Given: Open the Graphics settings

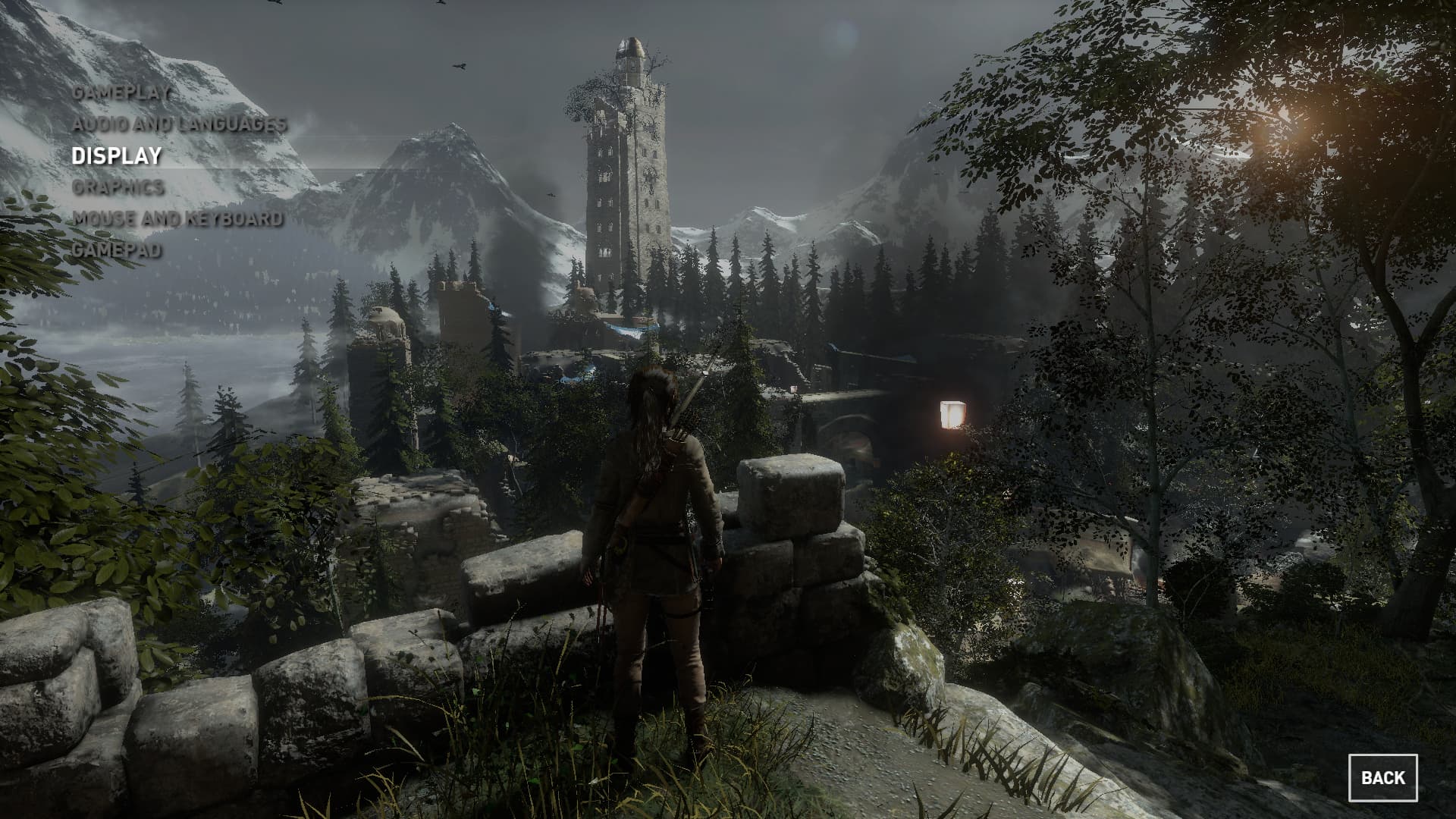Looking at the screenshot, I should (x=118, y=187).
